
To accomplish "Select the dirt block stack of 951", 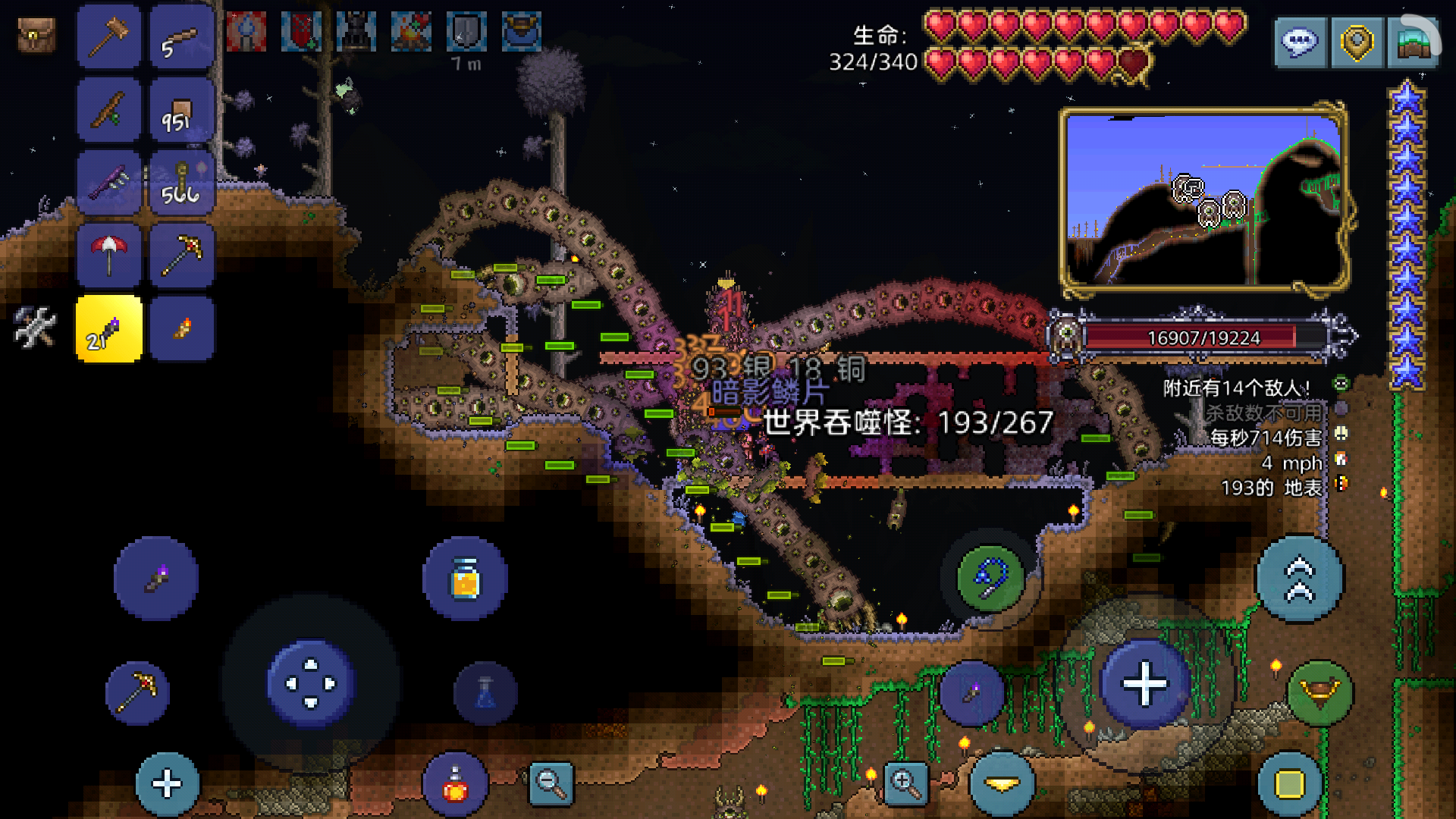I will (x=181, y=109).
